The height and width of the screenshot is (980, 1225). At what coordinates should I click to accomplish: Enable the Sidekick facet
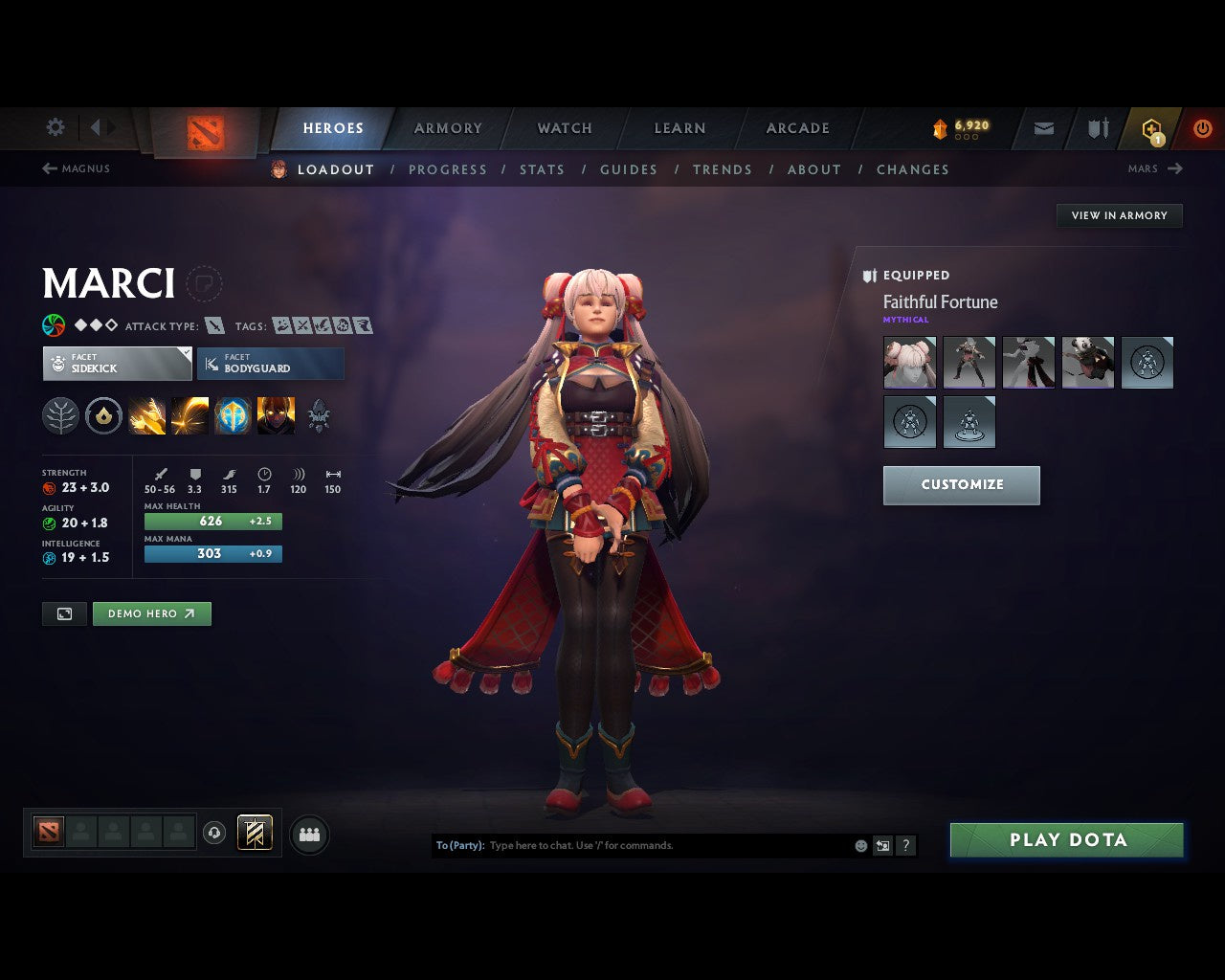click(117, 364)
